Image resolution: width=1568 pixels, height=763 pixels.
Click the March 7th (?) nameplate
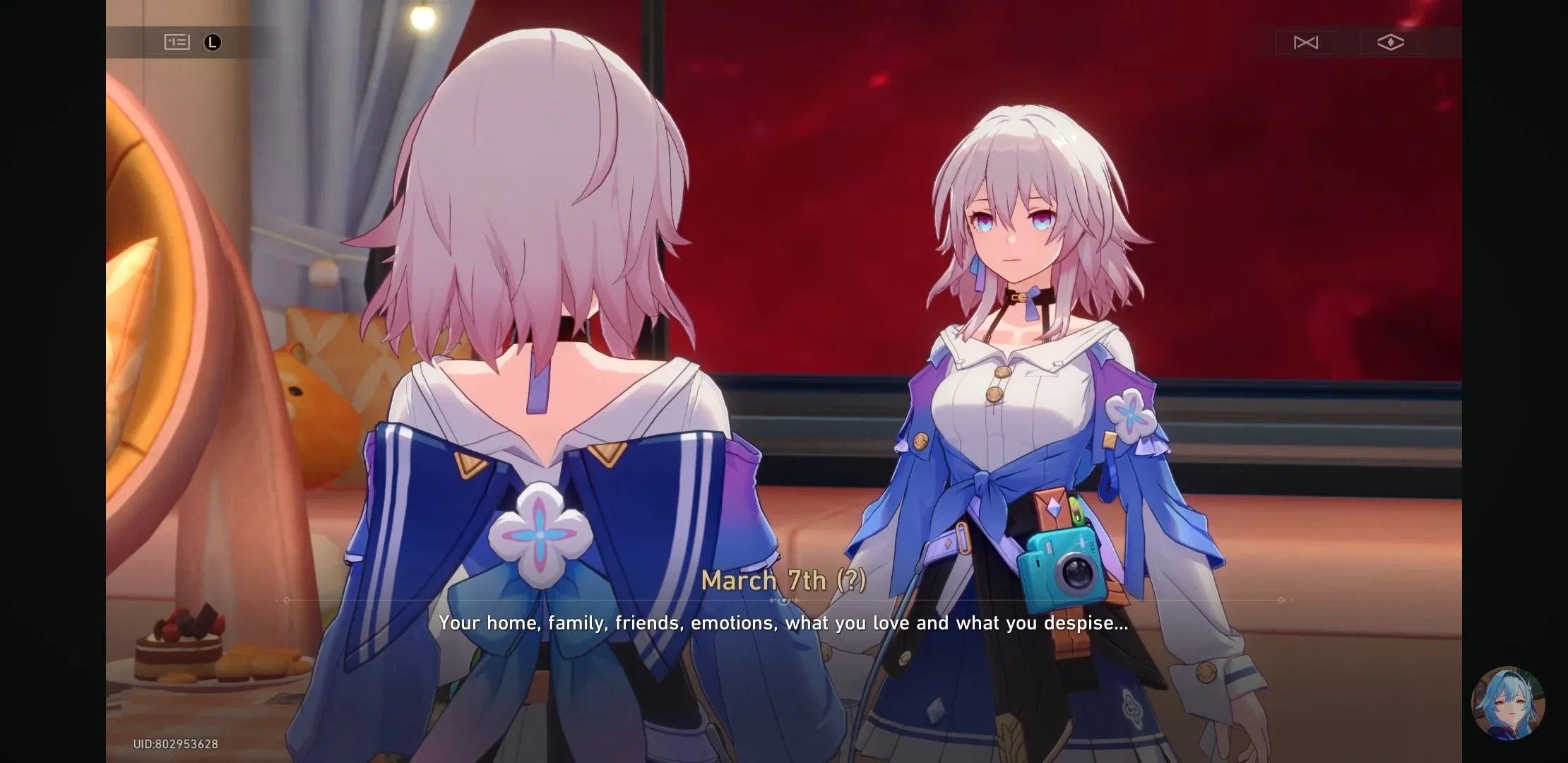tap(784, 581)
